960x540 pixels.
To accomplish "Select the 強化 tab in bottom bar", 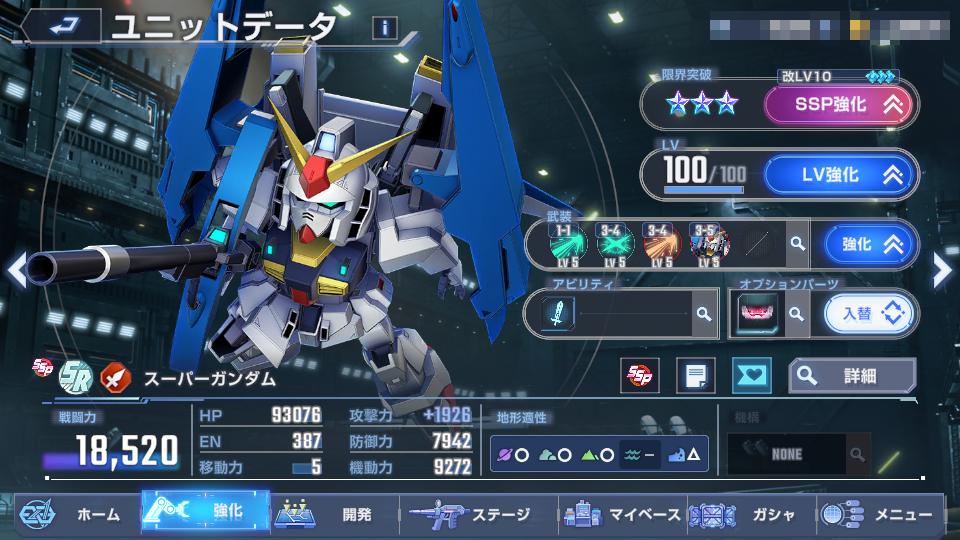I will click(205, 511).
